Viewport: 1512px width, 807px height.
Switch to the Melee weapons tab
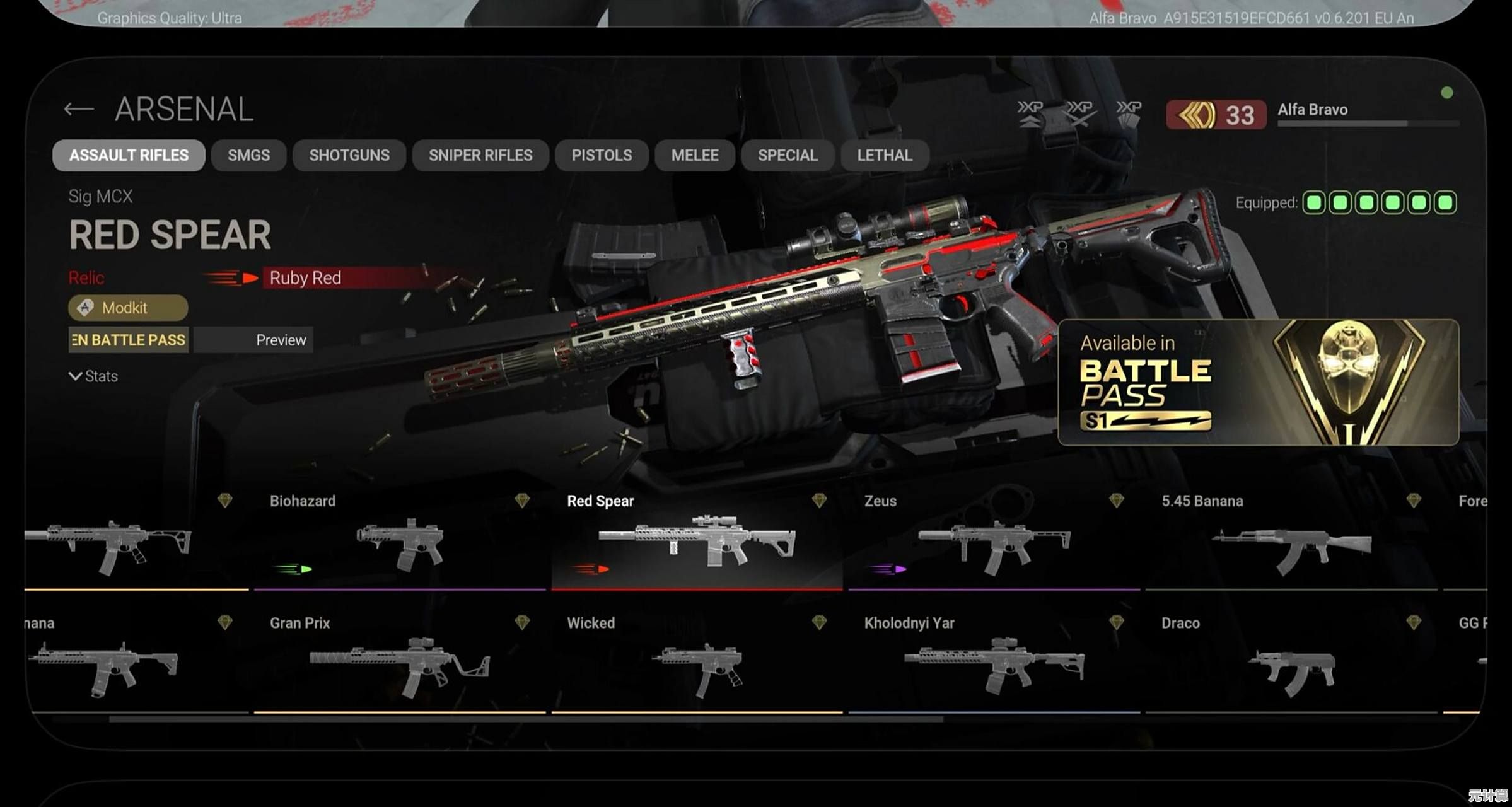(695, 156)
